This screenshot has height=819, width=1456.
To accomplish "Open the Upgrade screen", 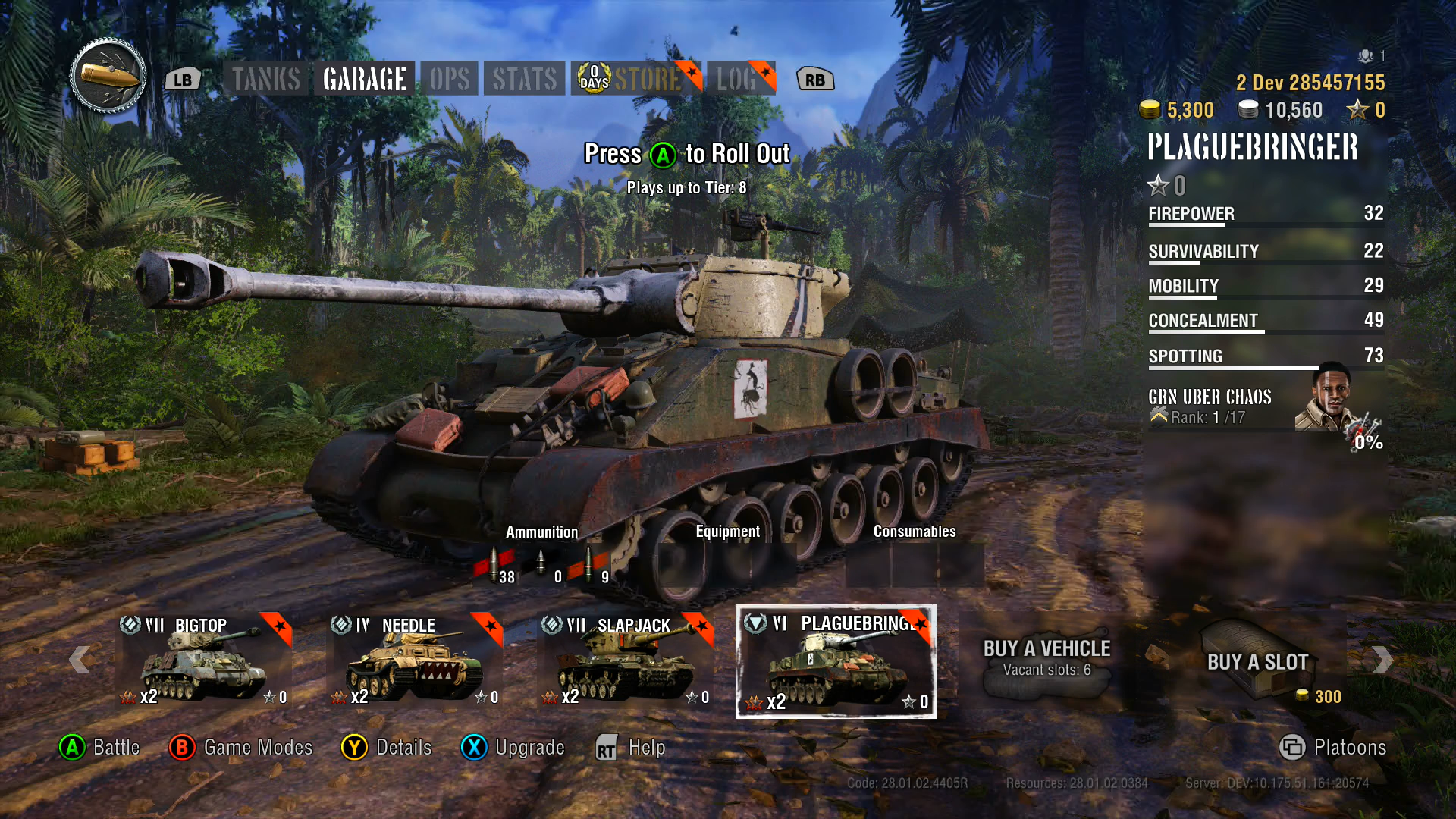I will pyautogui.click(x=513, y=748).
